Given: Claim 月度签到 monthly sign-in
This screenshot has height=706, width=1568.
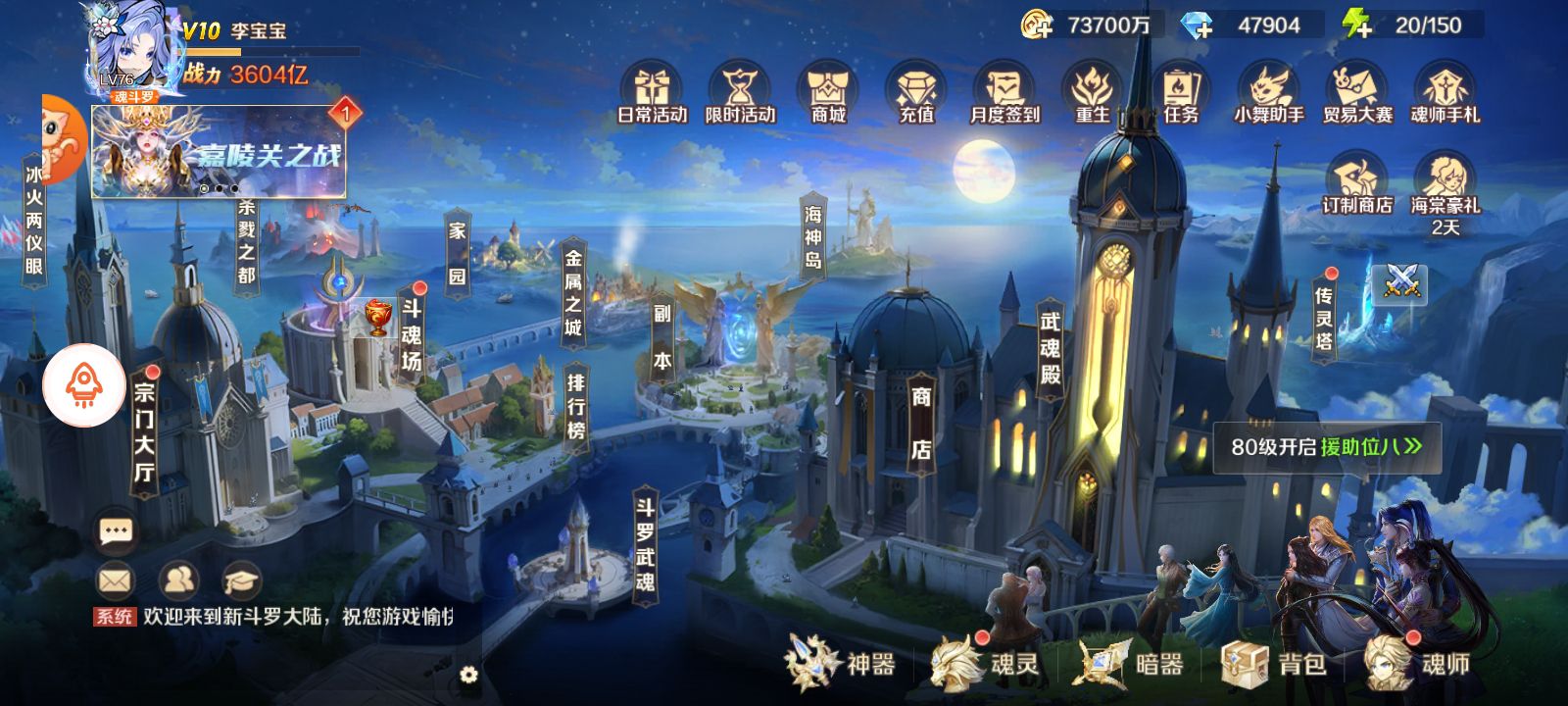Looking at the screenshot, I should coord(1004,92).
